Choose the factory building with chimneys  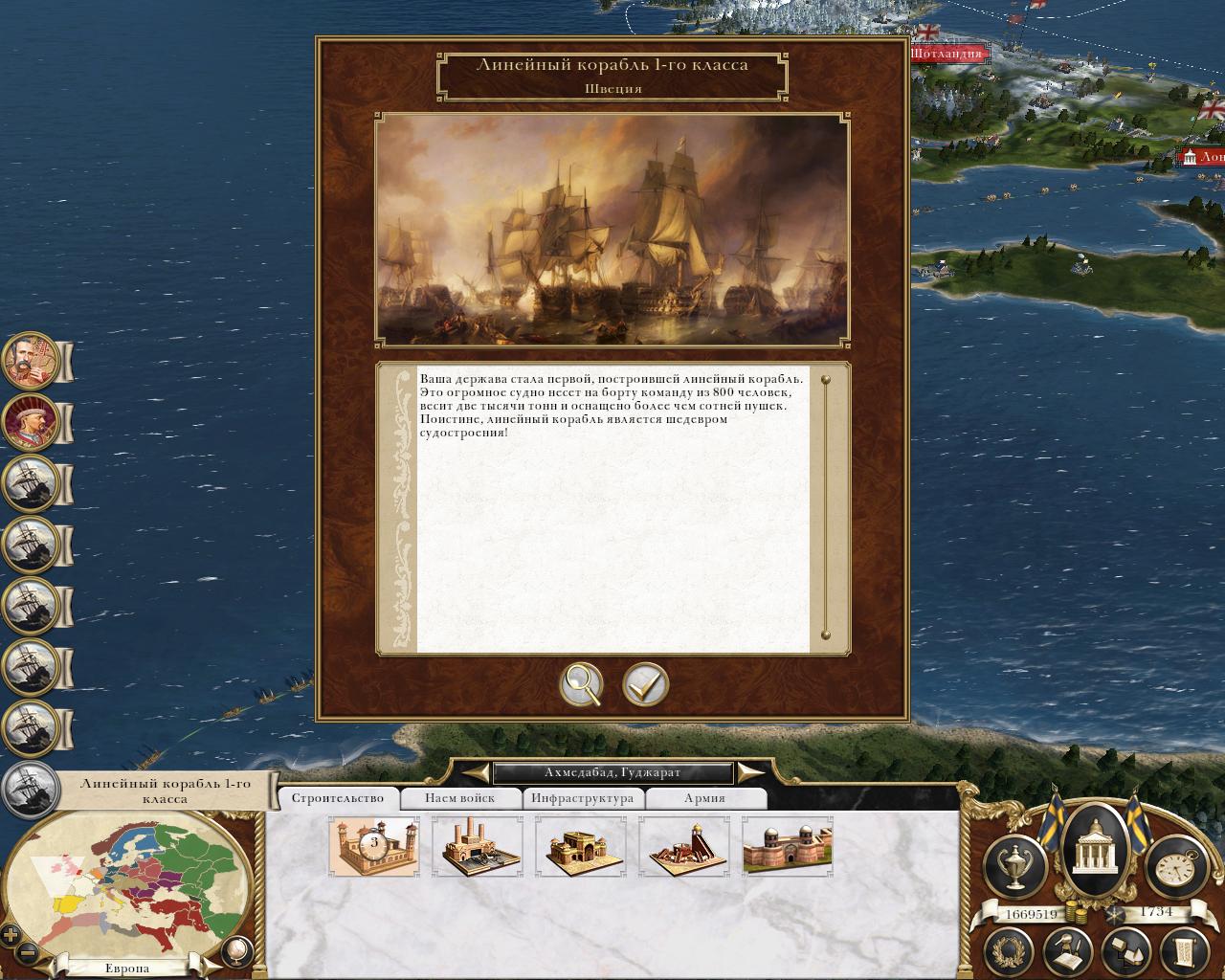pos(478,846)
